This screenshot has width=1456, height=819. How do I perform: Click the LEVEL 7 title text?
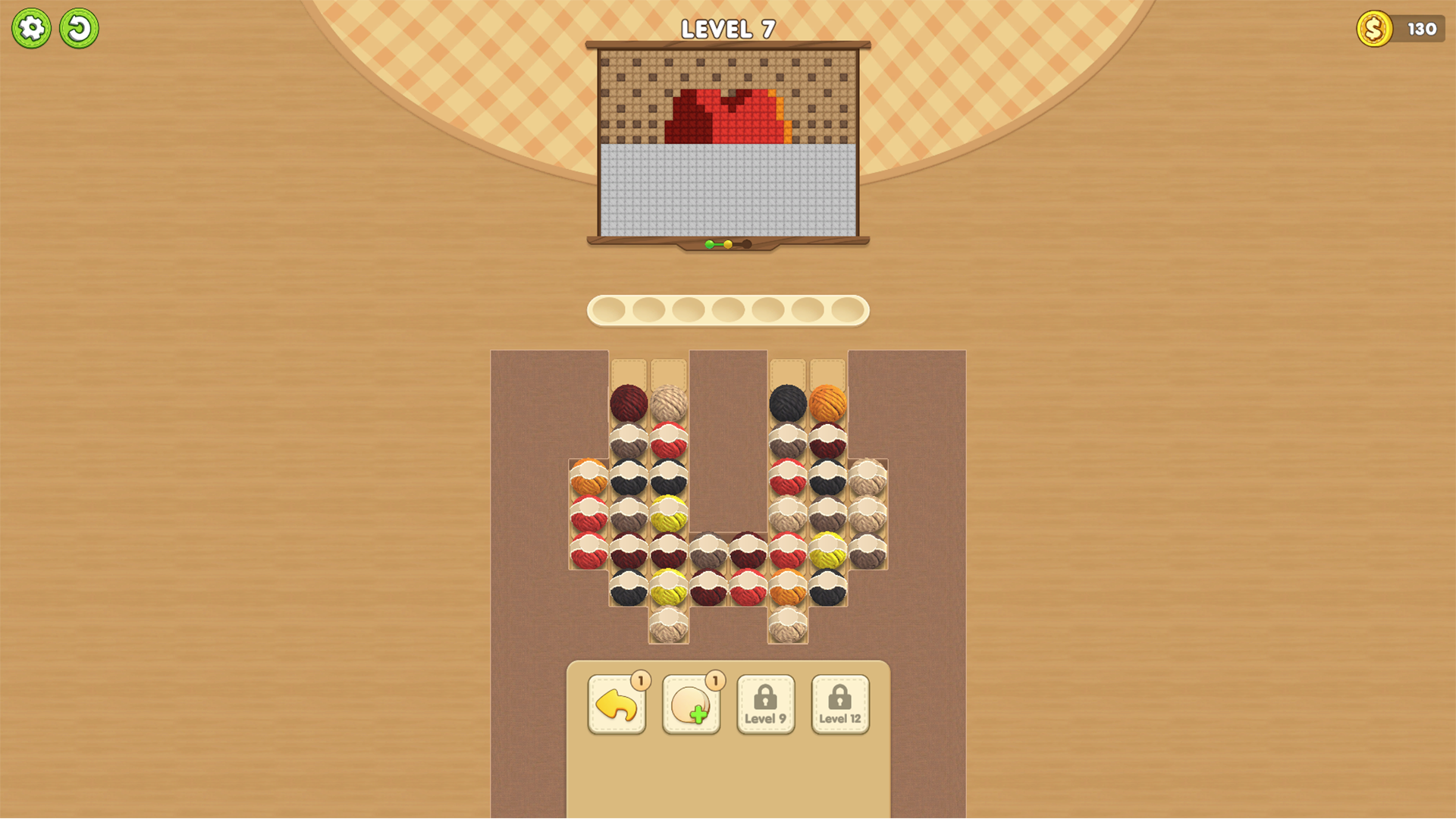tap(726, 29)
